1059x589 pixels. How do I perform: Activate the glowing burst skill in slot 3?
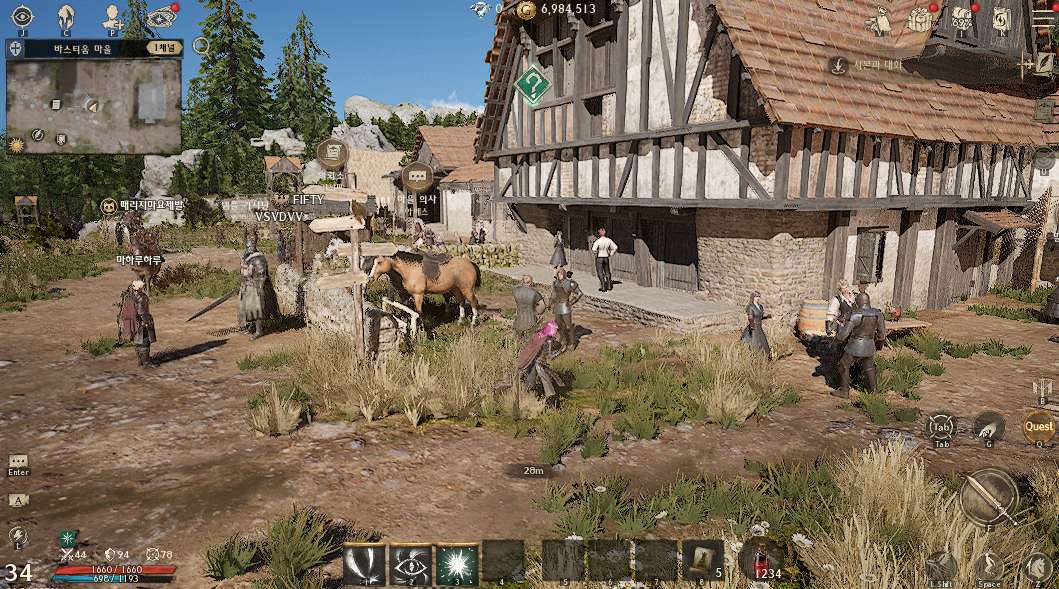tap(457, 562)
